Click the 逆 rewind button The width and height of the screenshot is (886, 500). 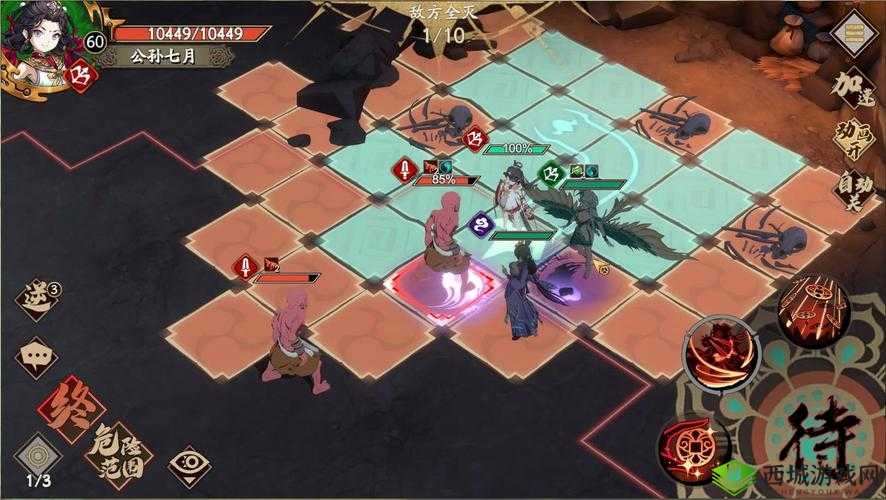point(38,300)
